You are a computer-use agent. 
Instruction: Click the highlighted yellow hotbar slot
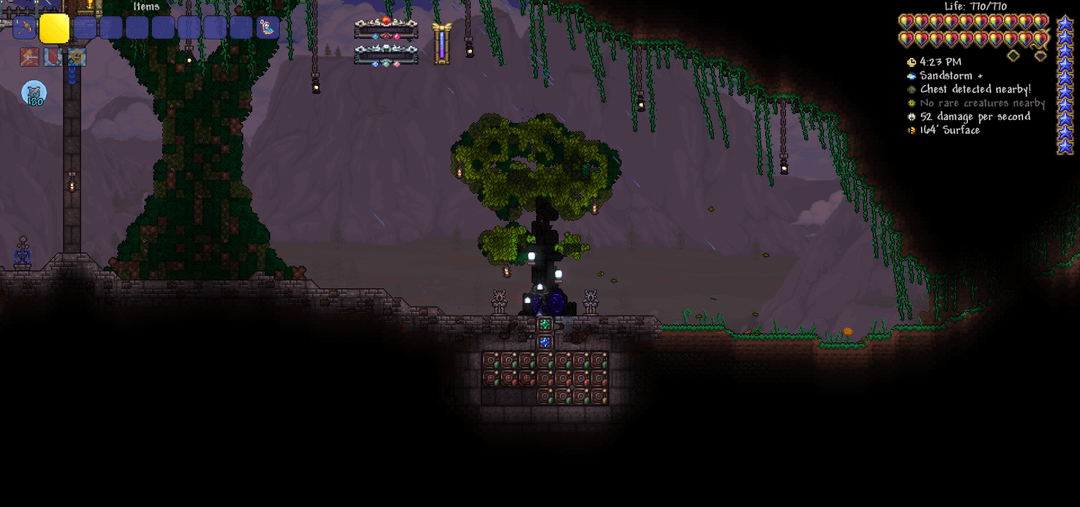[x=54, y=28]
